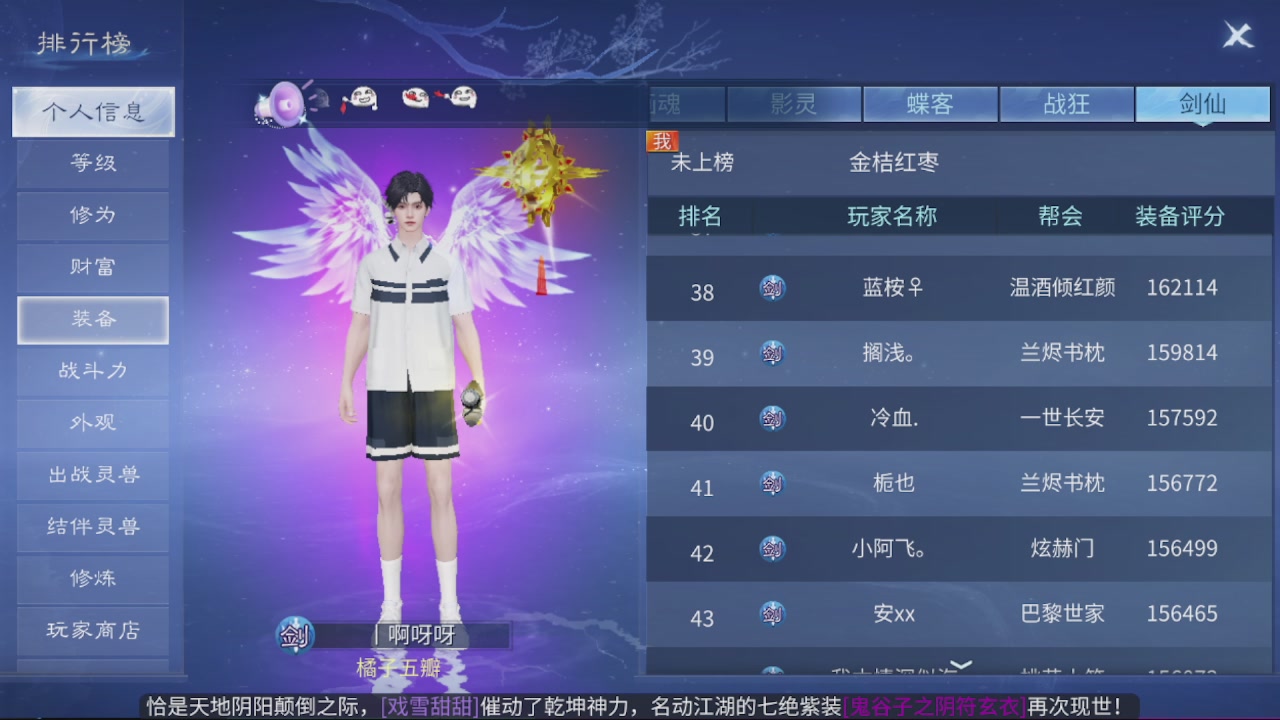Image resolution: width=1280 pixels, height=720 pixels.
Task: Toggle the 个人信息 selection
Action: coord(92,112)
